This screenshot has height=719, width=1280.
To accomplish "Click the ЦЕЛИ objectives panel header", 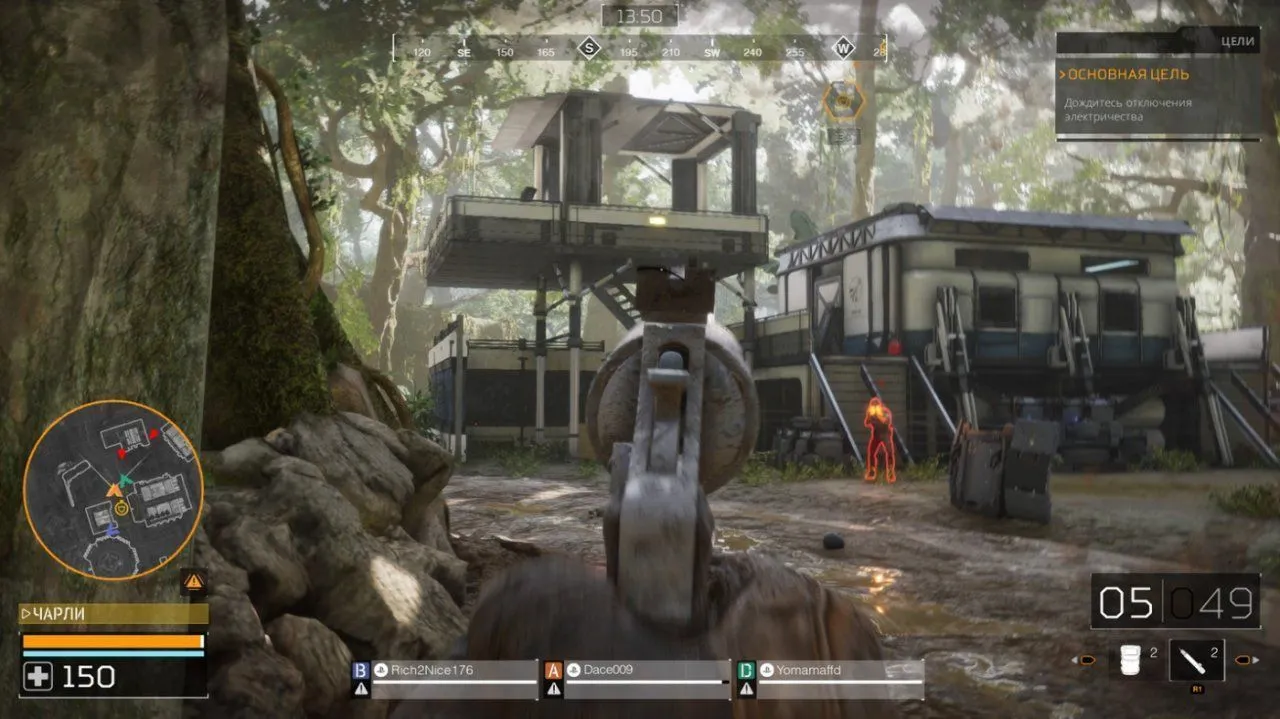I will pyautogui.click(x=1157, y=41).
